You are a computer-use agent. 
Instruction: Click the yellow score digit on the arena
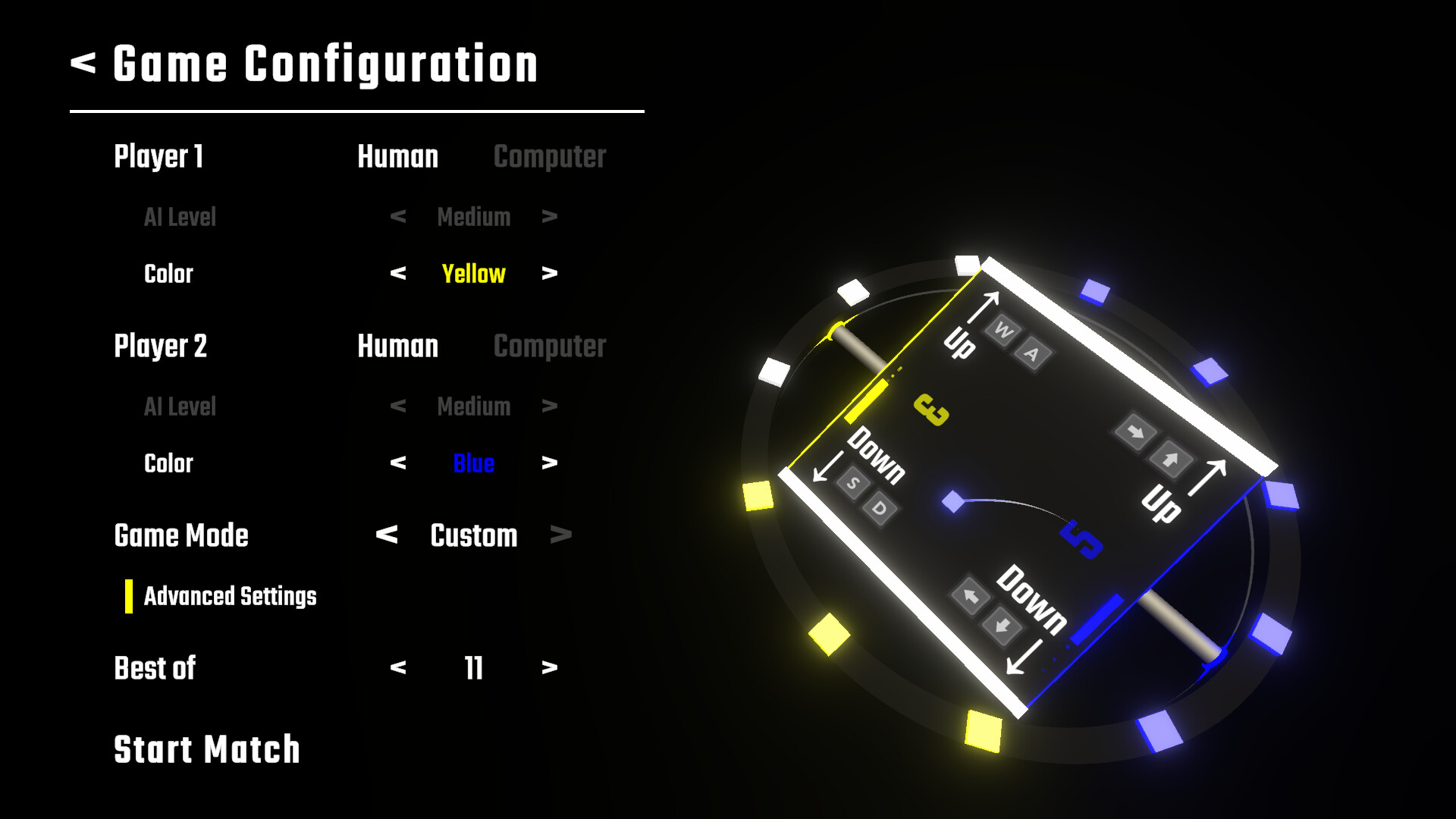930,410
